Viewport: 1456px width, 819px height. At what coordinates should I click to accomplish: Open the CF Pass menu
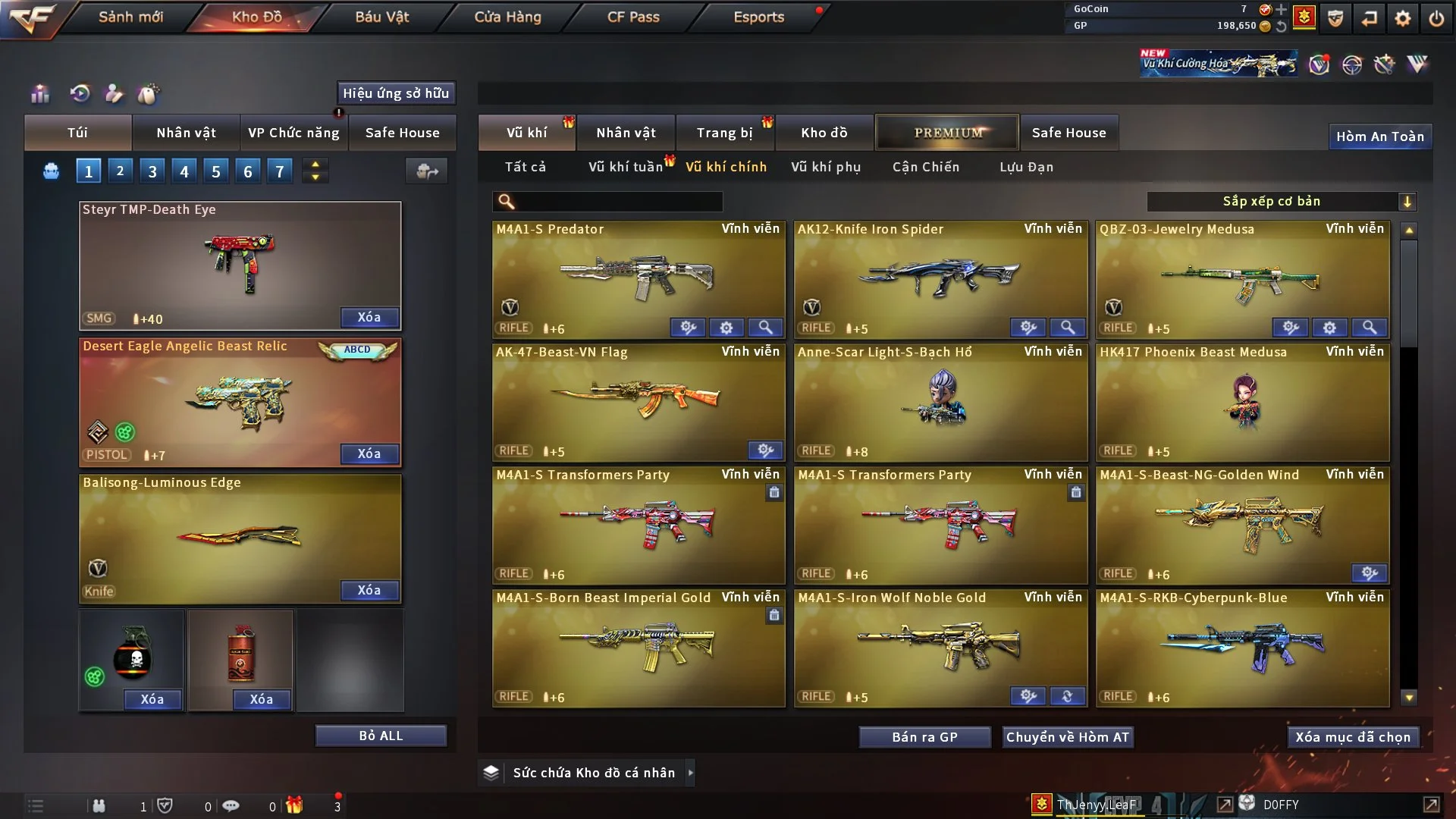(x=633, y=17)
